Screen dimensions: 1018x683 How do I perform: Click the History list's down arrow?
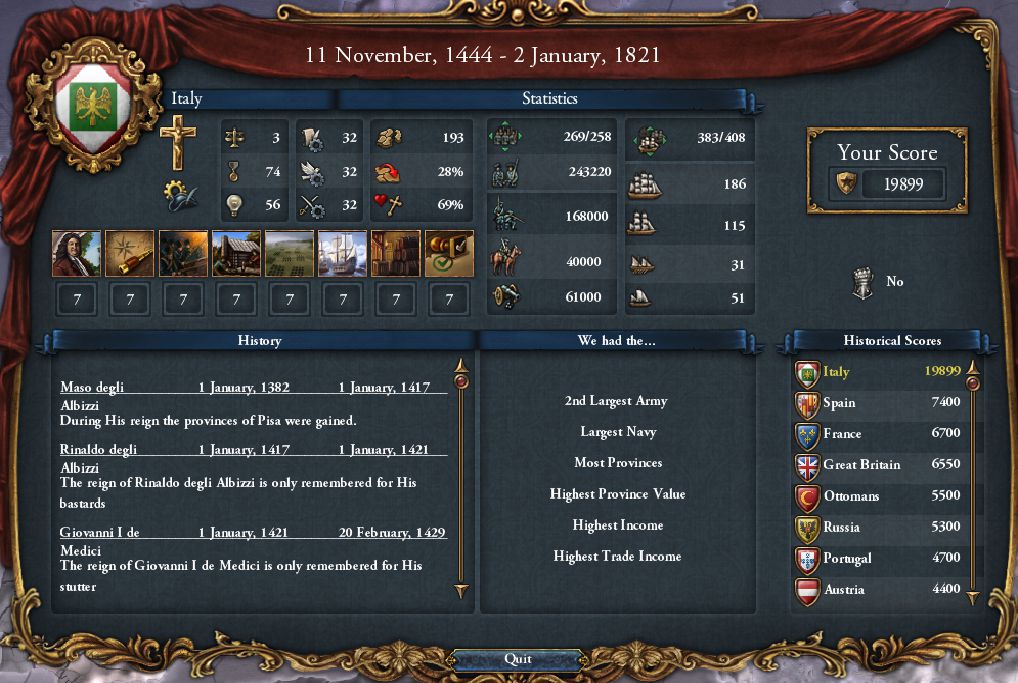pyautogui.click(x=461, y=592)
